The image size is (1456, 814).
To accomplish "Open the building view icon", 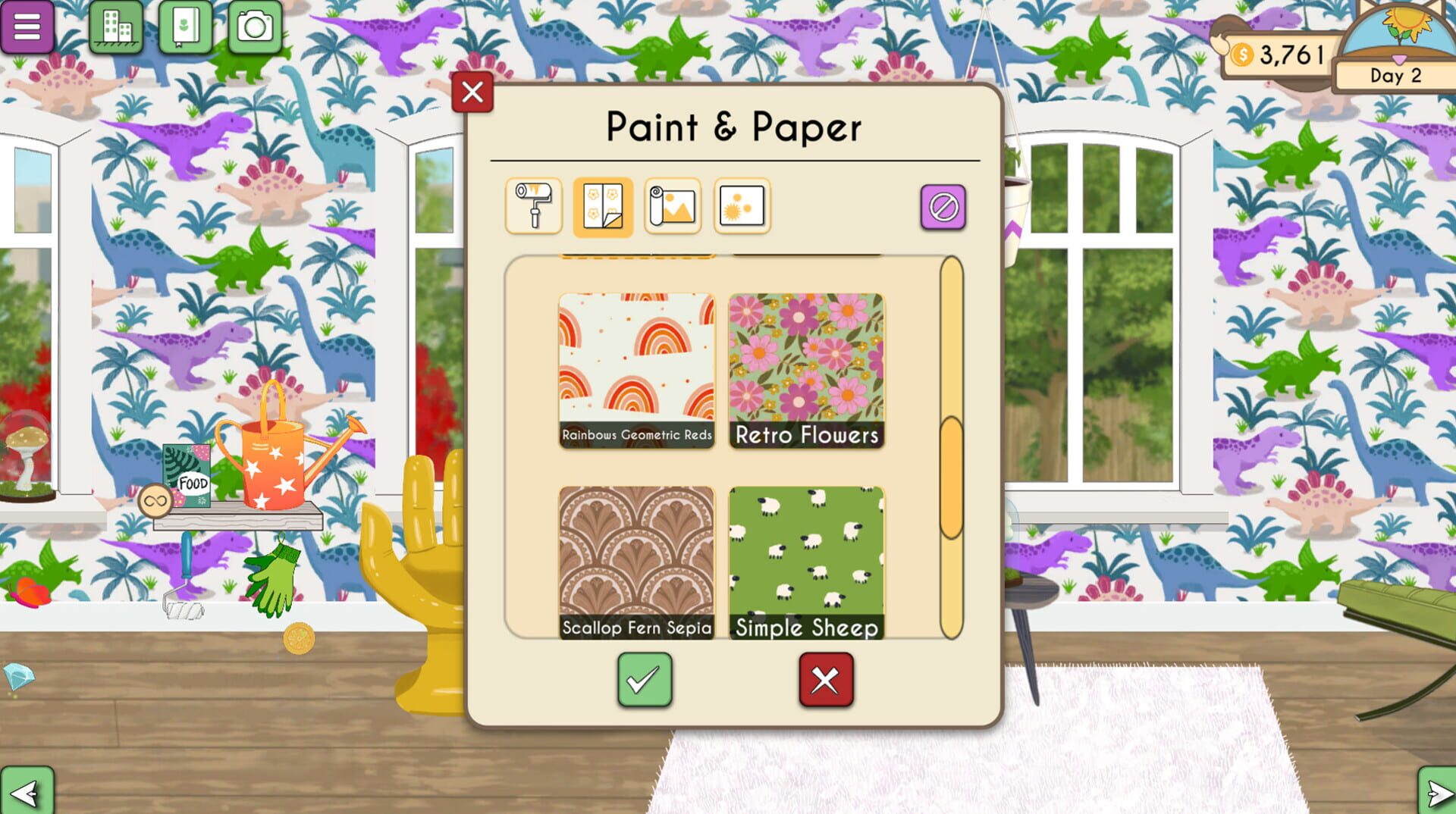I will (114, 28).
